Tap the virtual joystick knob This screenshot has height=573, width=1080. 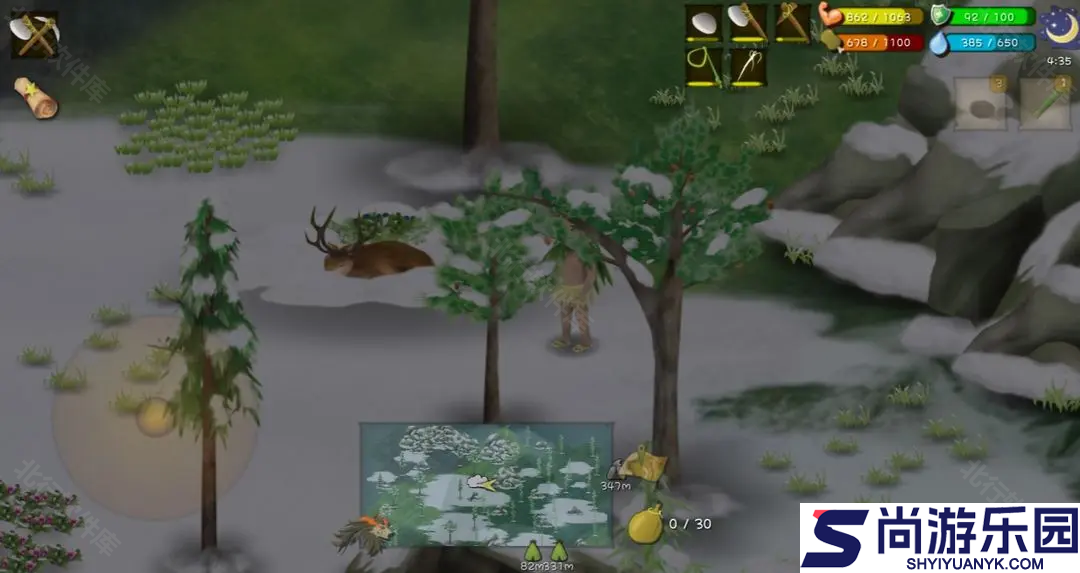[155, 416]
